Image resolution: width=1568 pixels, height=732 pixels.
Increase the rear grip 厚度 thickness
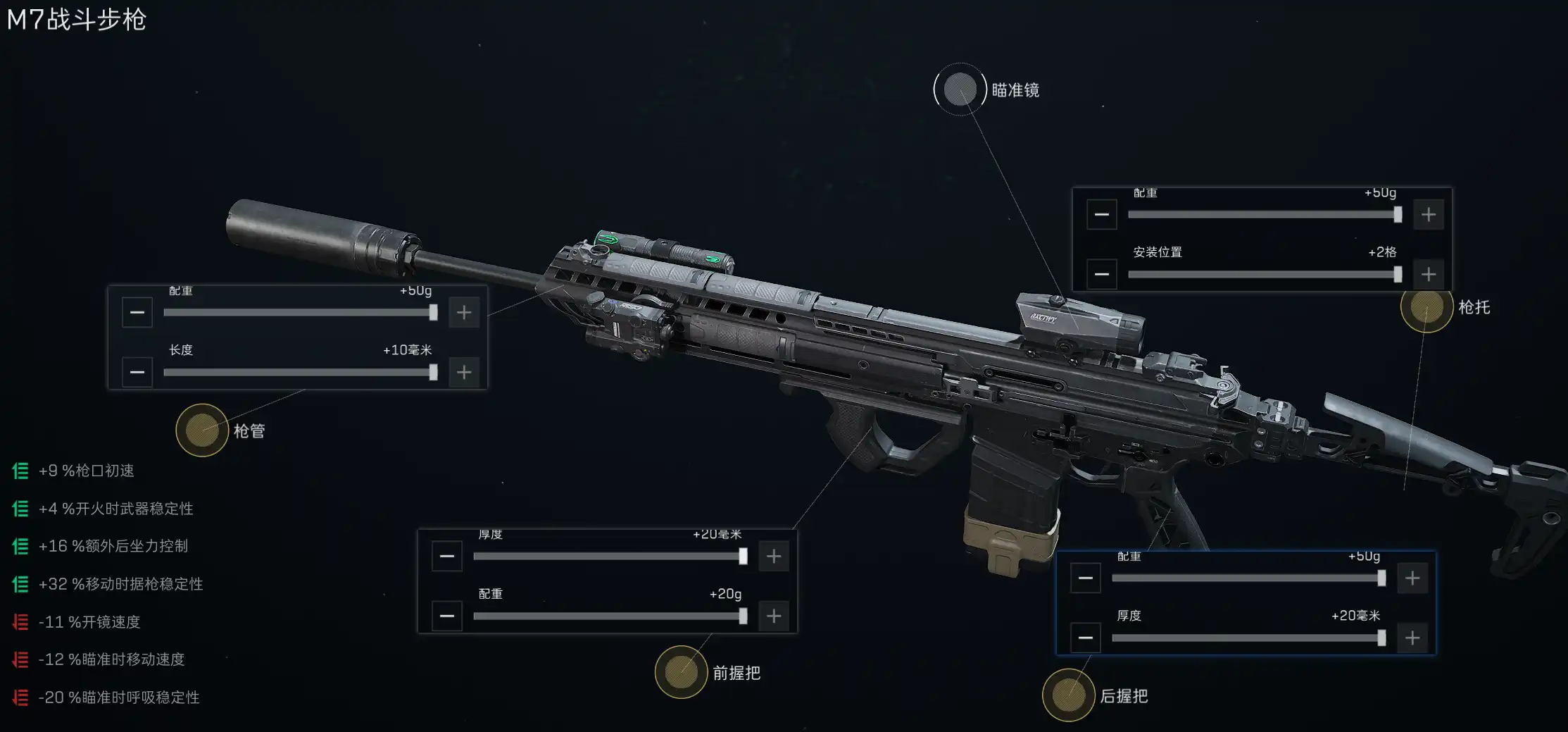pyautogui.click(x=1412, y=638)
